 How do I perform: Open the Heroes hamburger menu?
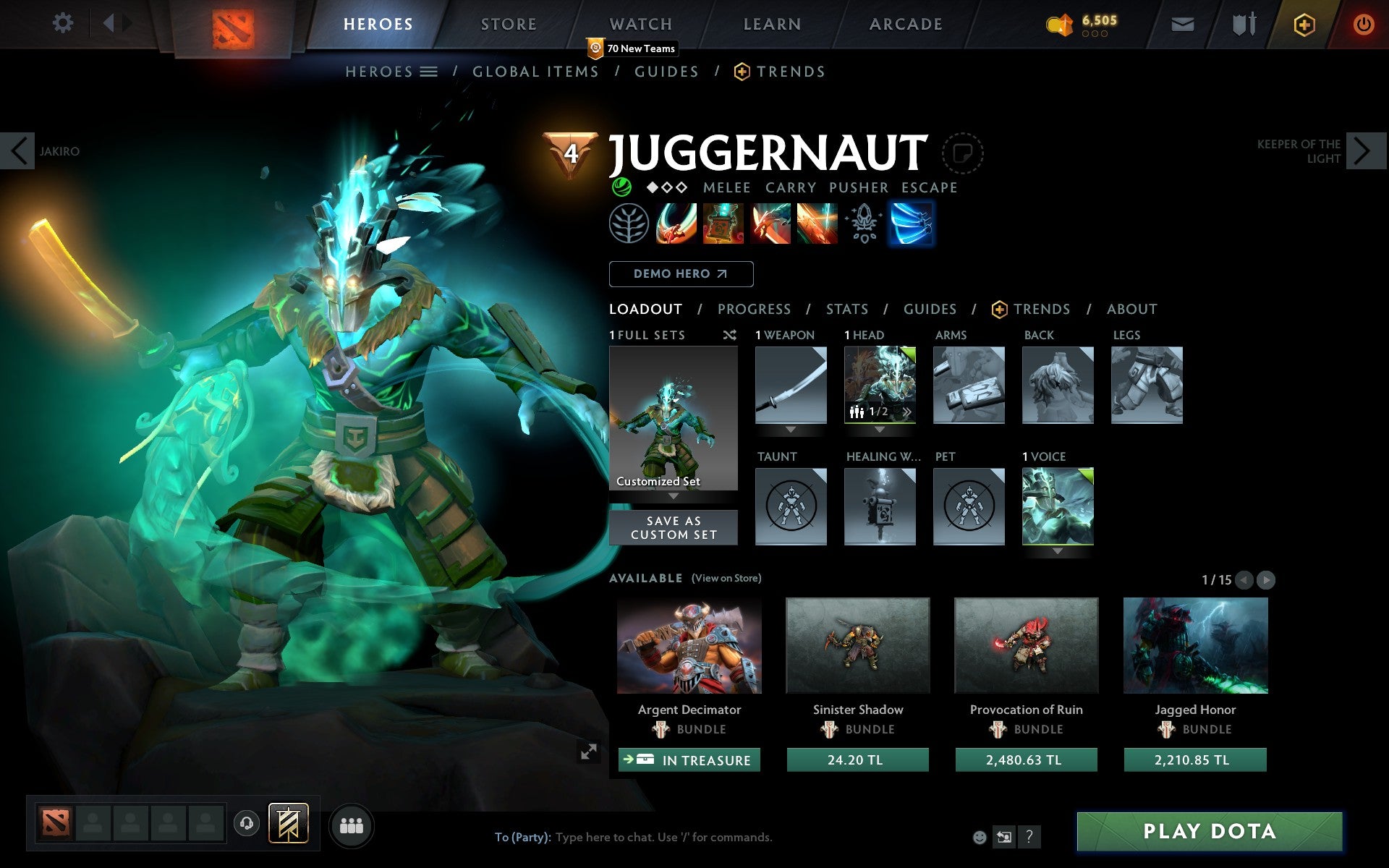430,72
